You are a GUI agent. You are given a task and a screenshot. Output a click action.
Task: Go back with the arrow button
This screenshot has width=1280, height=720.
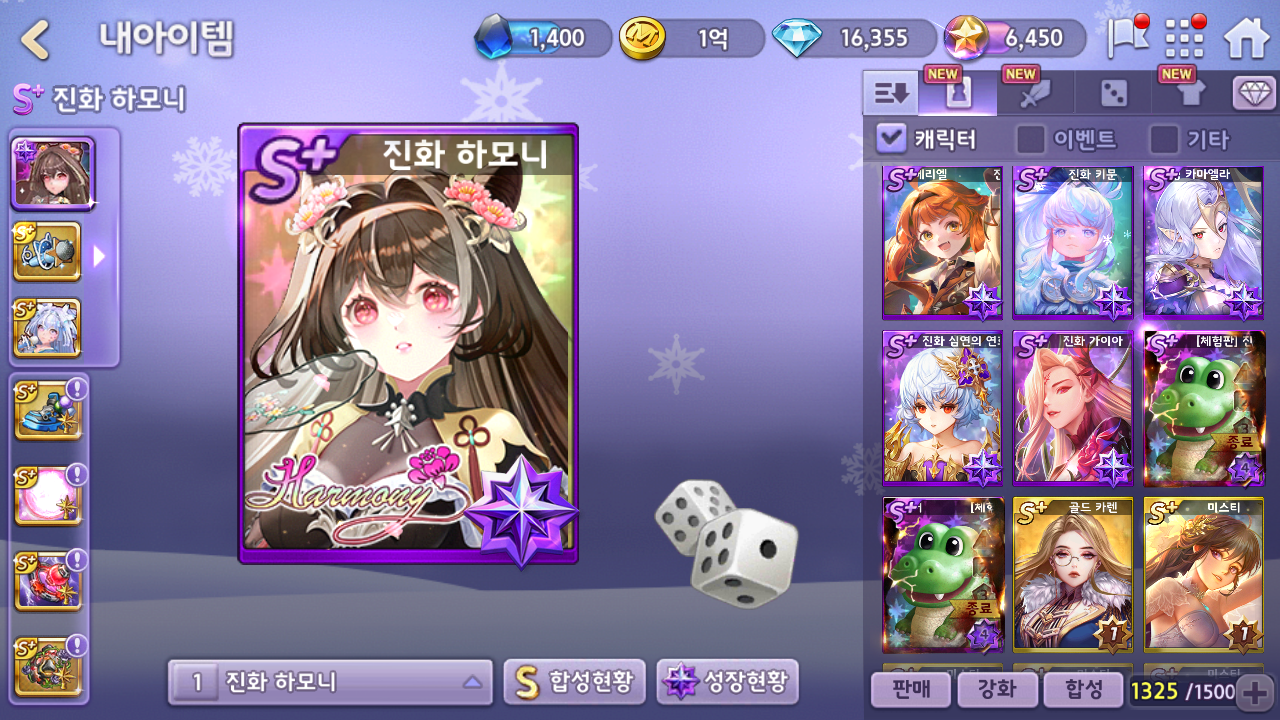pyautogui.click(x=36, y=40)
